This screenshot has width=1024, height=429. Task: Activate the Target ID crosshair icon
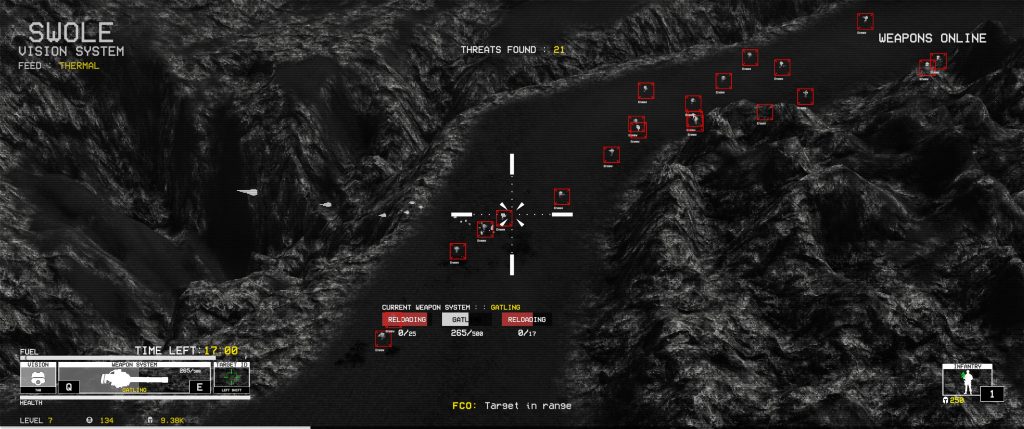click(x=230, y=380)
